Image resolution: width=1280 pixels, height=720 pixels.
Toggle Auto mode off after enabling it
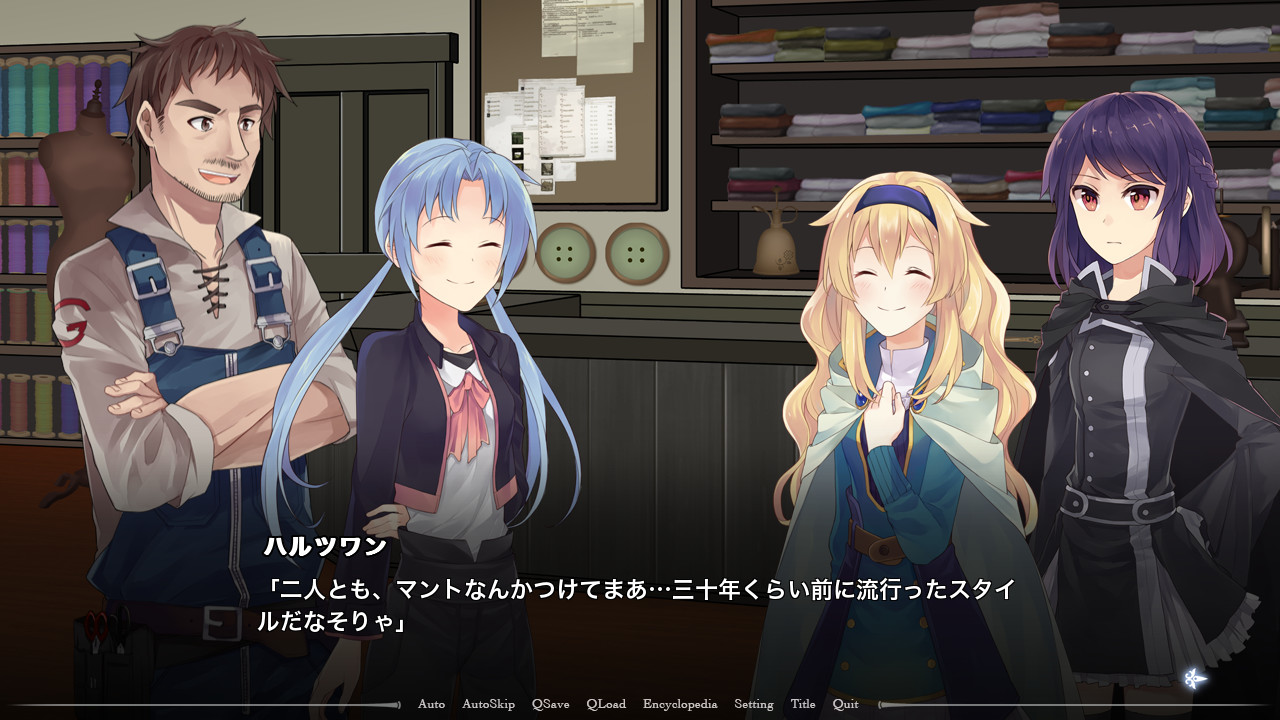pos(430,704)
